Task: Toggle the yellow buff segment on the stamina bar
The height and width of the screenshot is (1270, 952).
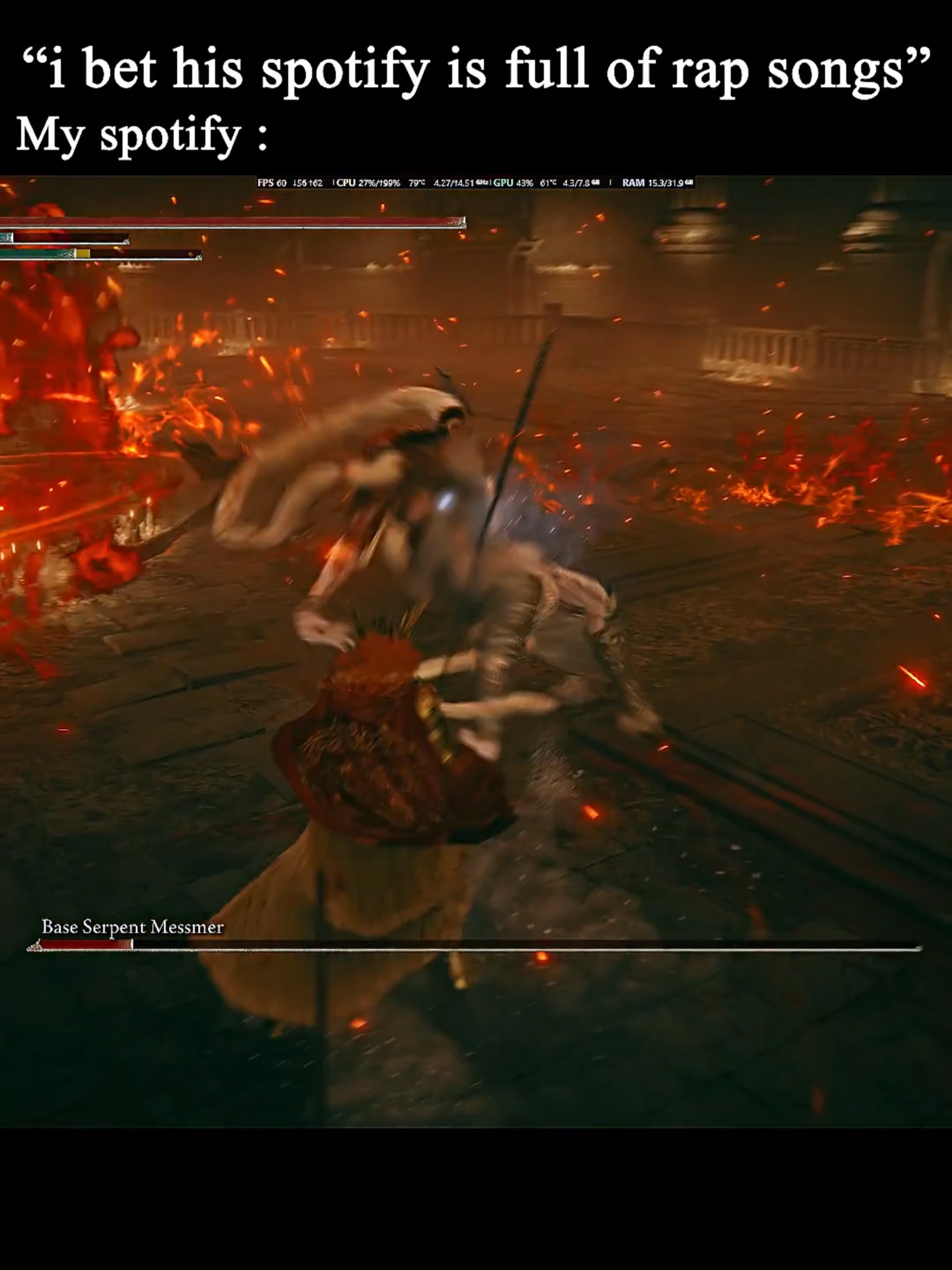Action: [x=83, y=253]
